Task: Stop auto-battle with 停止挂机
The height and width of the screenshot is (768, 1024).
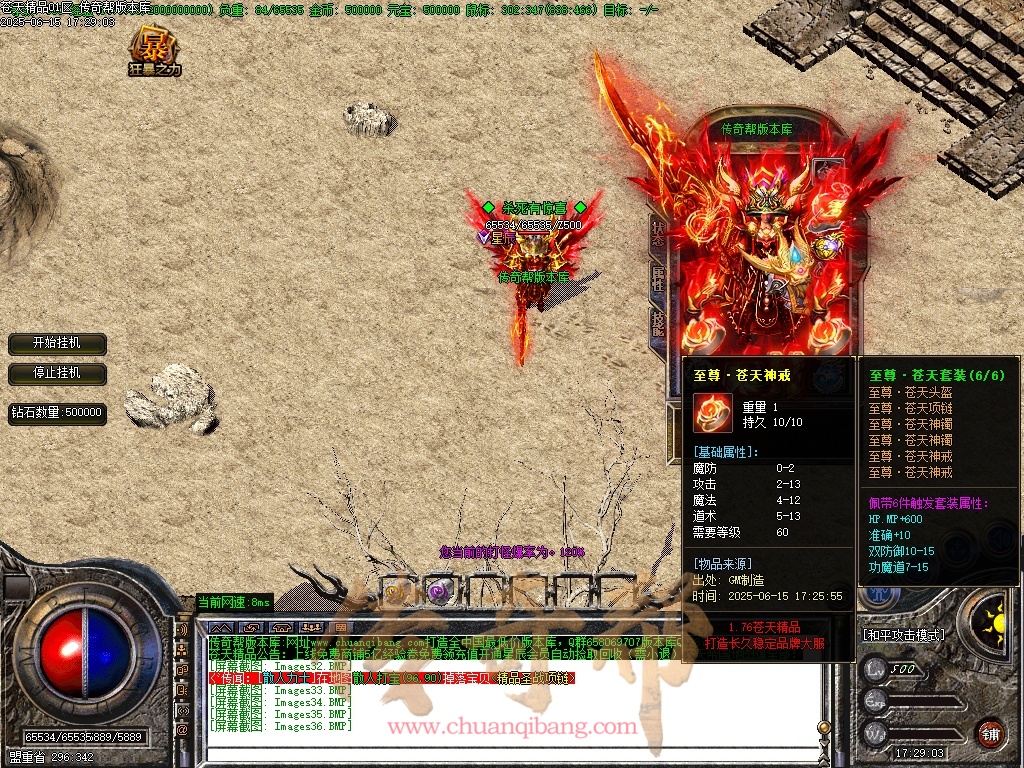Action: 57,373
